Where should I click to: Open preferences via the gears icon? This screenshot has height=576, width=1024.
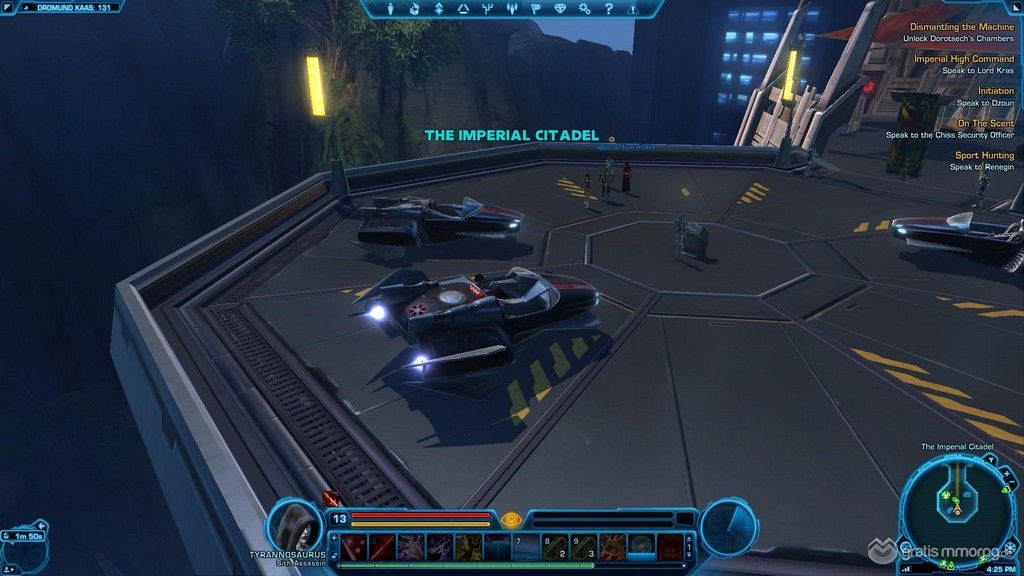click(x=583, y=9)
